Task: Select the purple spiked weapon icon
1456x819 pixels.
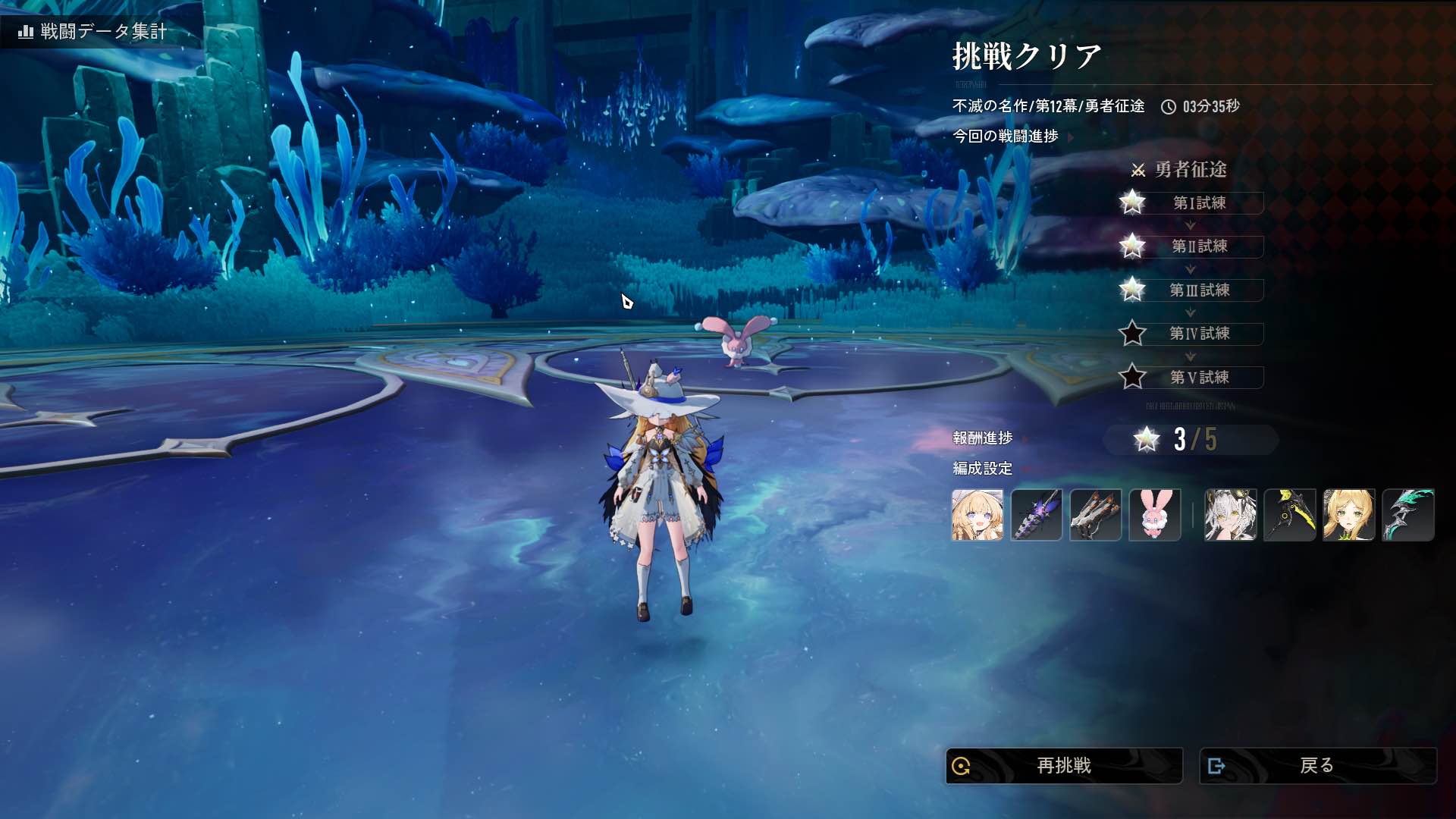Action: pos(1036,515)
